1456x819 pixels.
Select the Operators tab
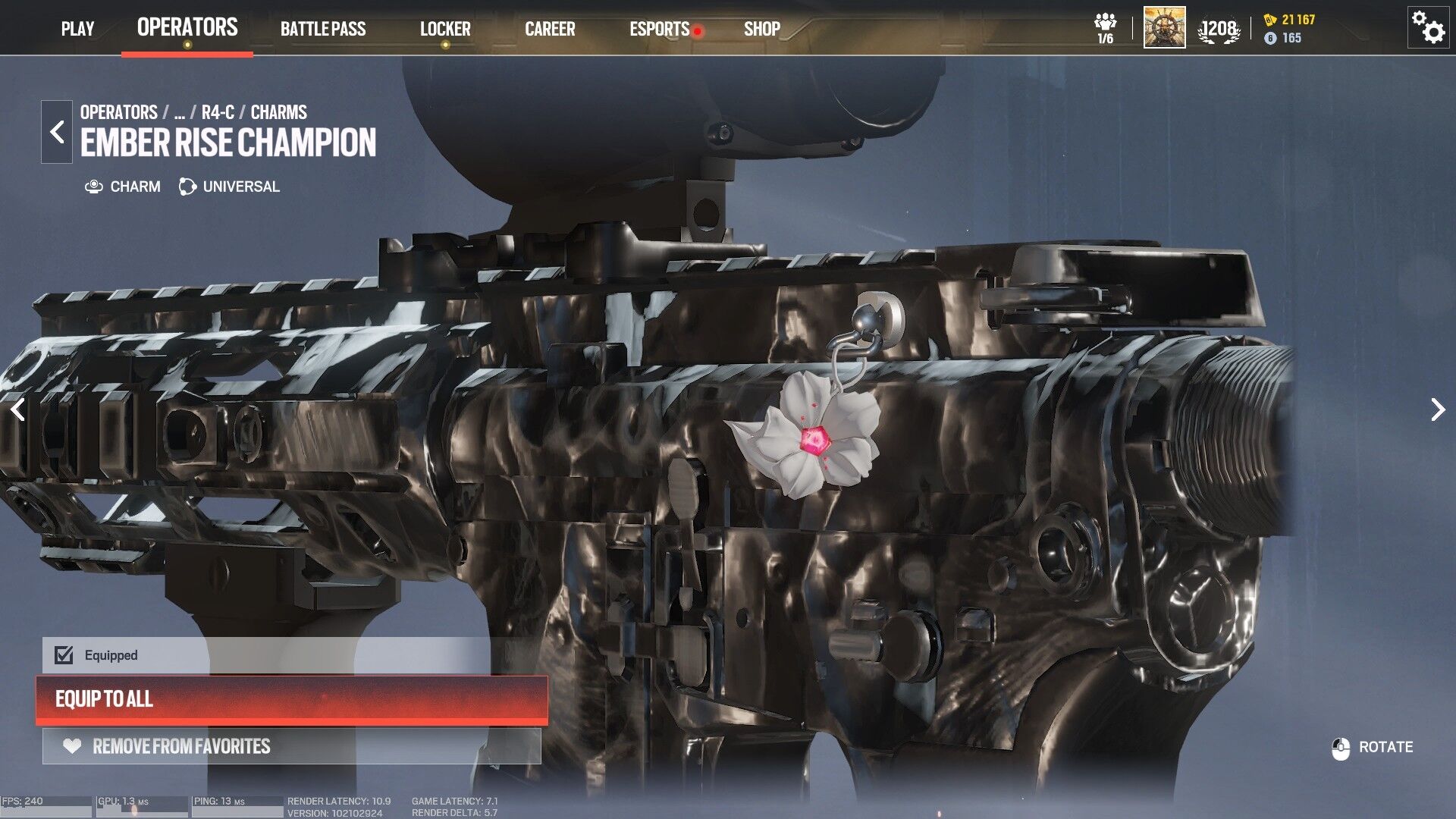187,27
